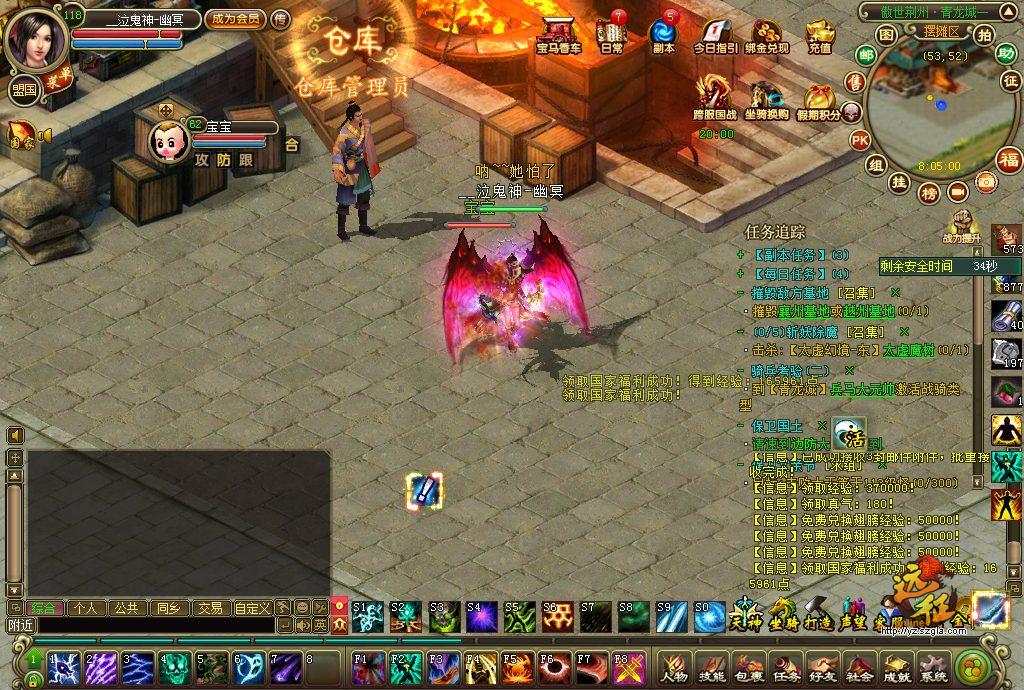Open the 任务 quest menu

(x=786, y=664)
